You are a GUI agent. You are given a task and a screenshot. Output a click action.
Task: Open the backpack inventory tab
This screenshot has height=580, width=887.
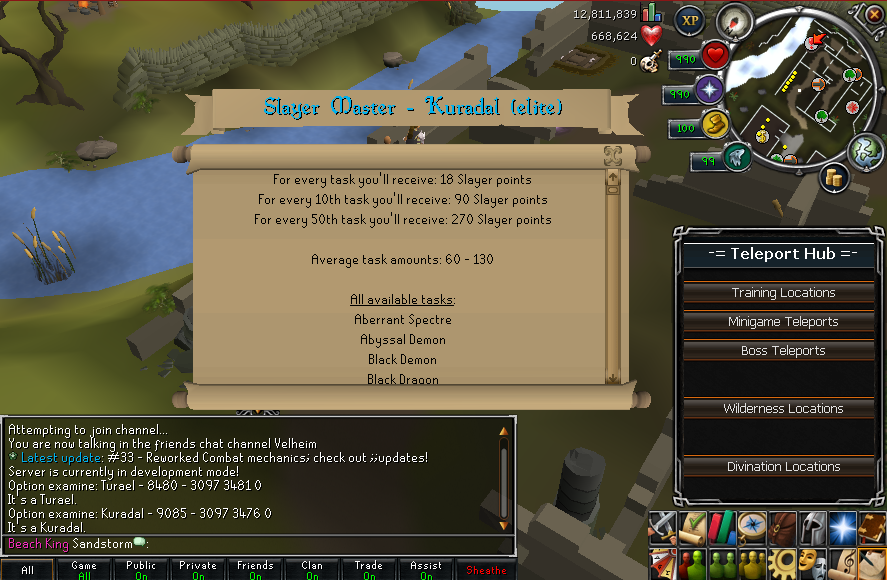[782, 527]
